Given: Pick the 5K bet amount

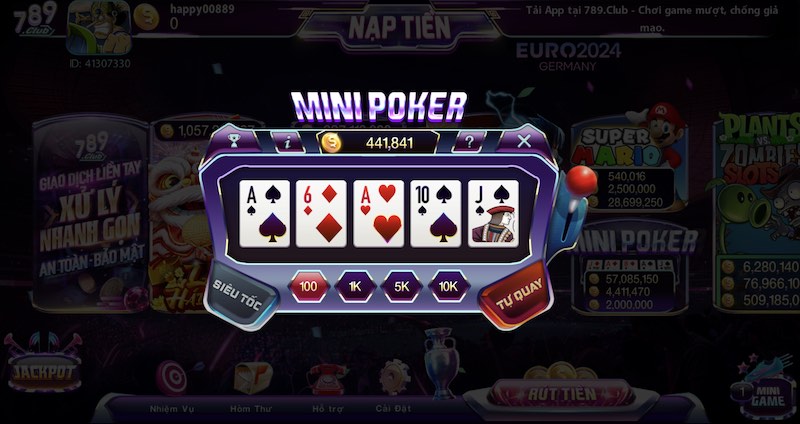Looking at the screenshot, I should point(402,287).
